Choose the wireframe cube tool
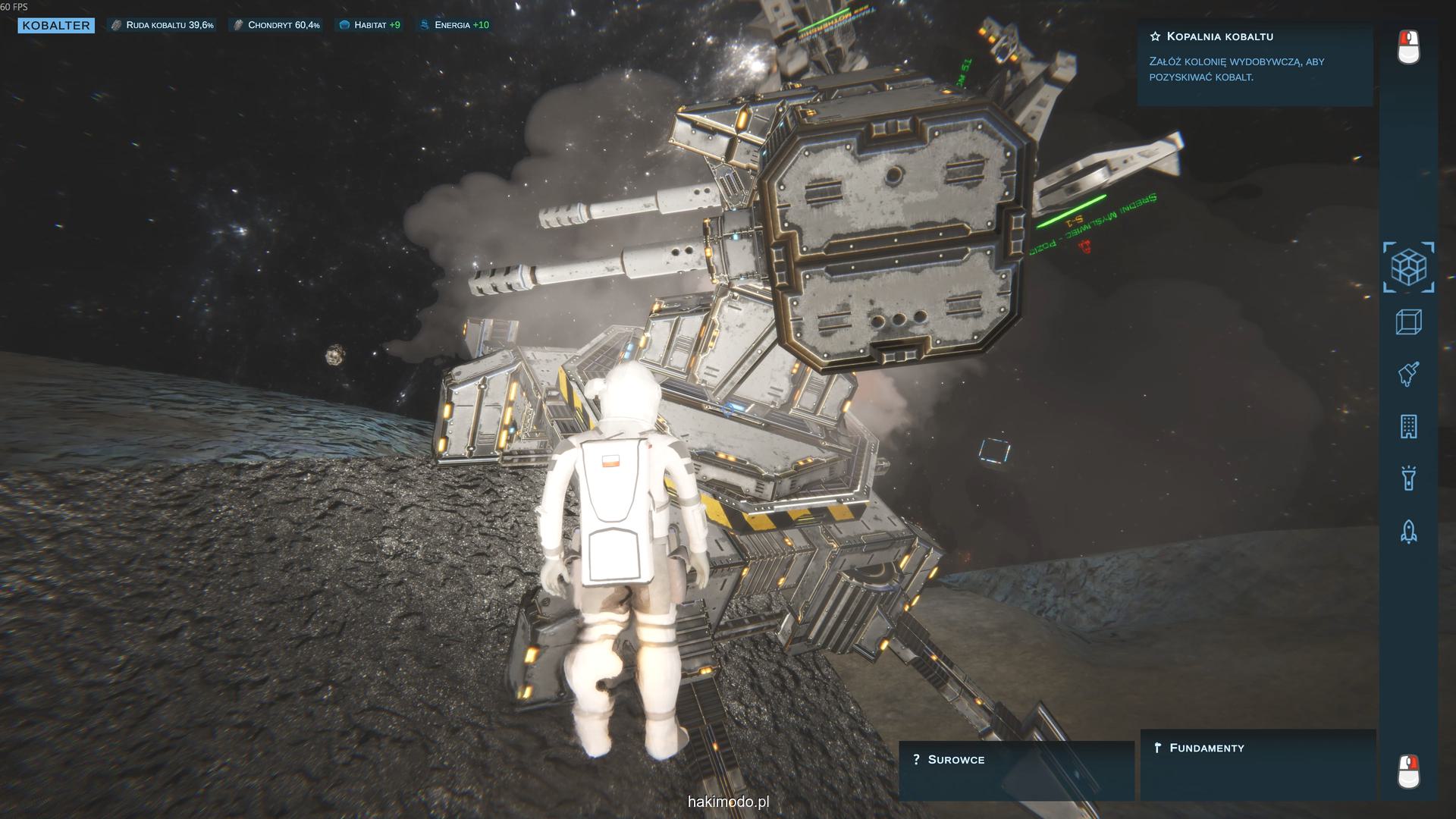1456x819 pixels. (1408, 322)
